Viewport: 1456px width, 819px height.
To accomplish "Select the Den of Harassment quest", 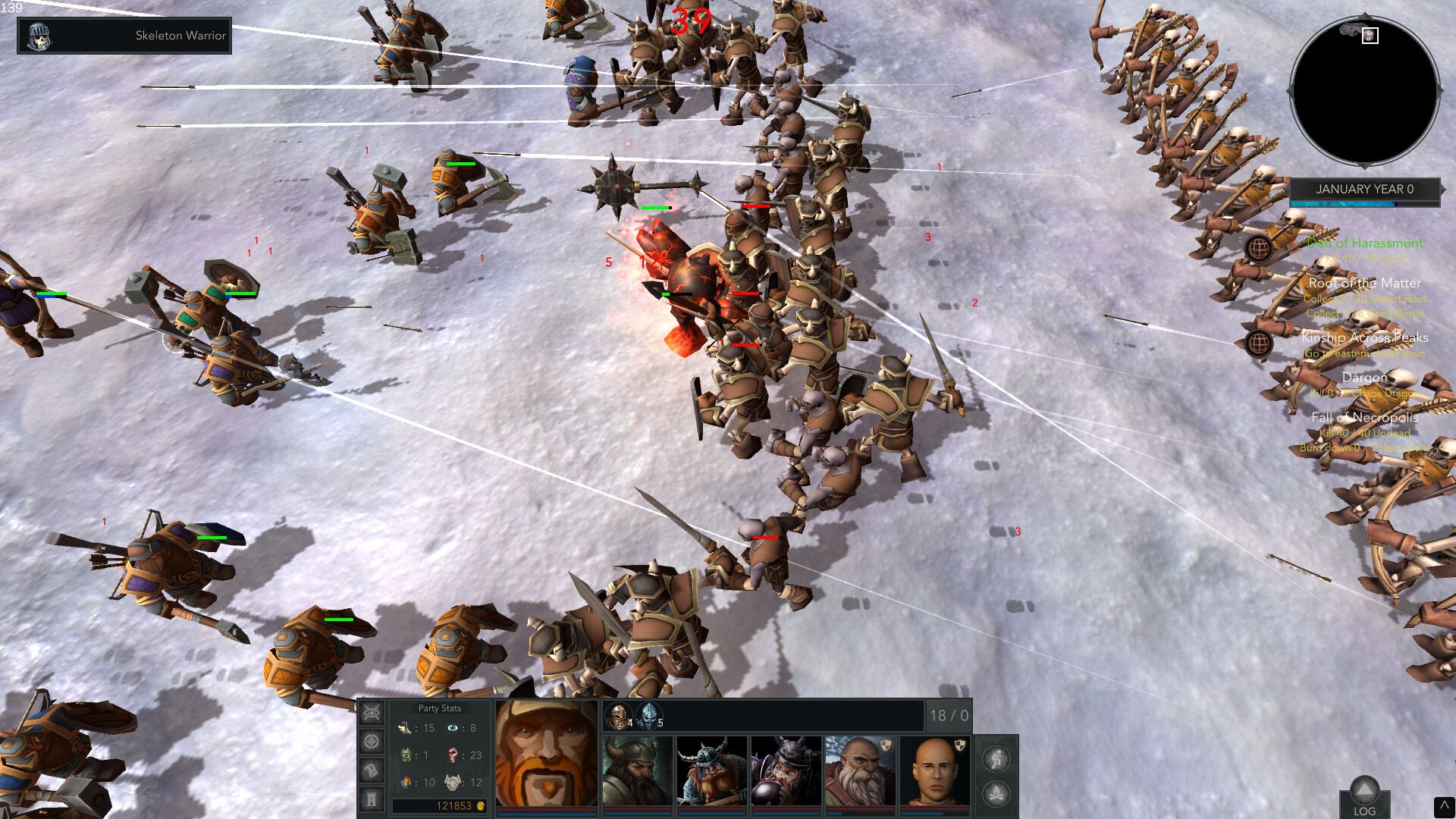I will point(1365,243).
